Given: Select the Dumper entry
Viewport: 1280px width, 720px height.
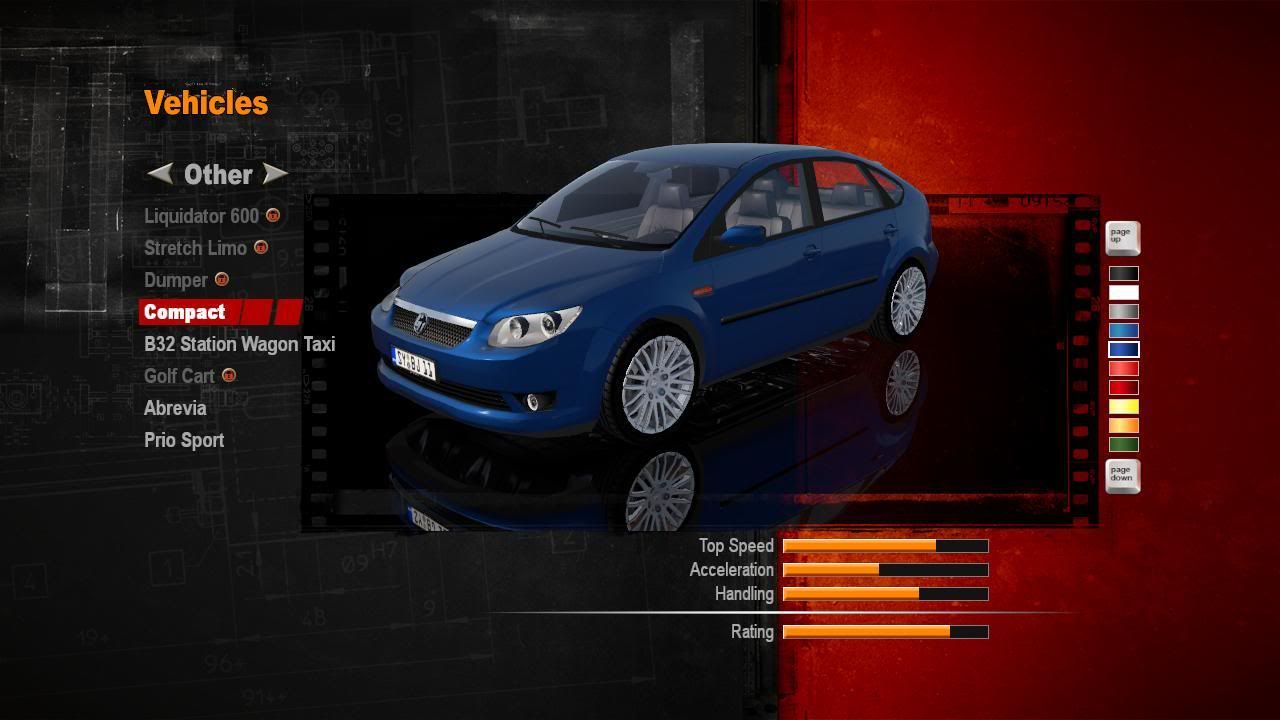Looking at the screenshot, I should pos(176,280).
